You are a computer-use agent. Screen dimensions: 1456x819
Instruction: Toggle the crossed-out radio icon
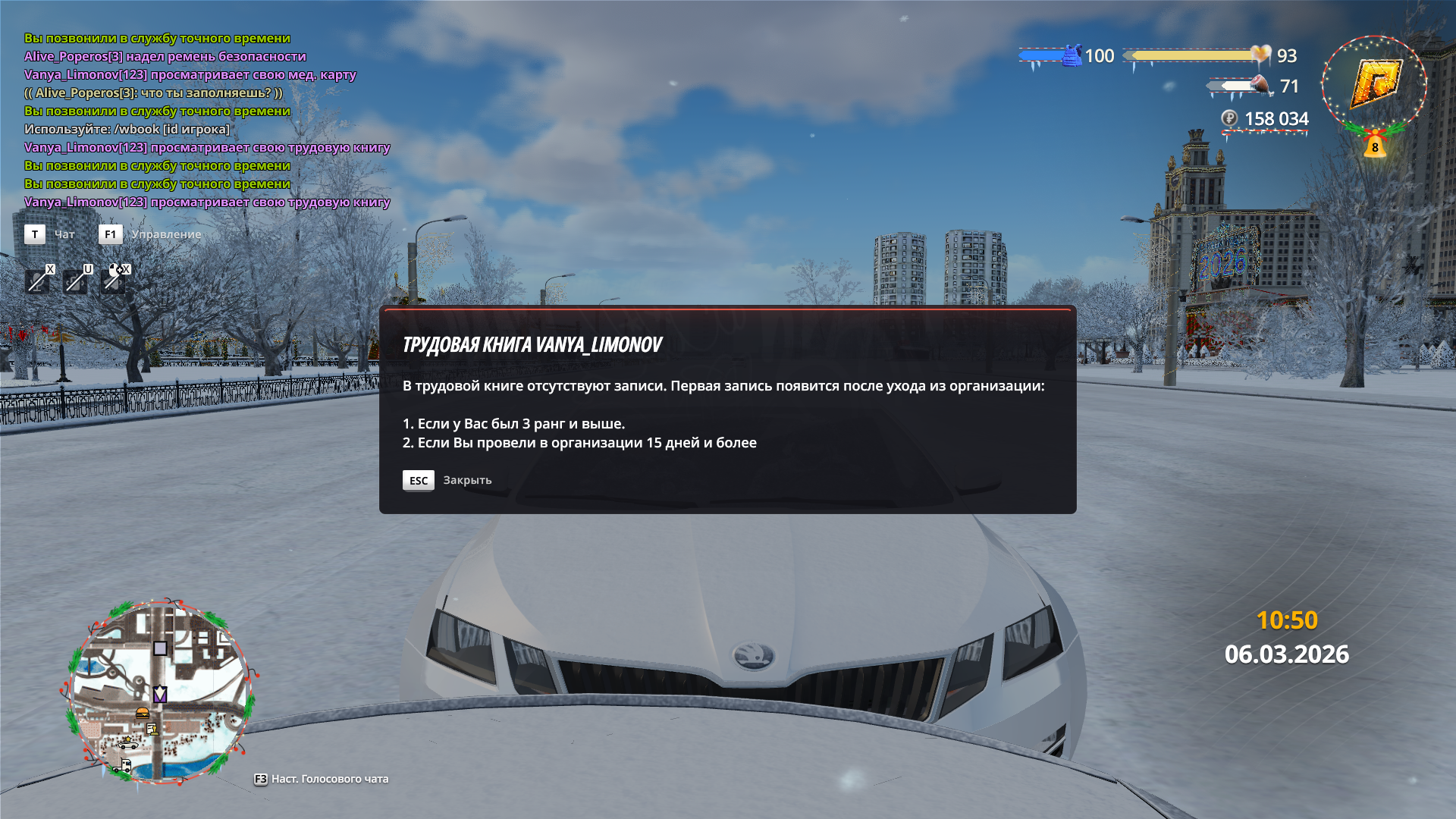coord(75,281)
